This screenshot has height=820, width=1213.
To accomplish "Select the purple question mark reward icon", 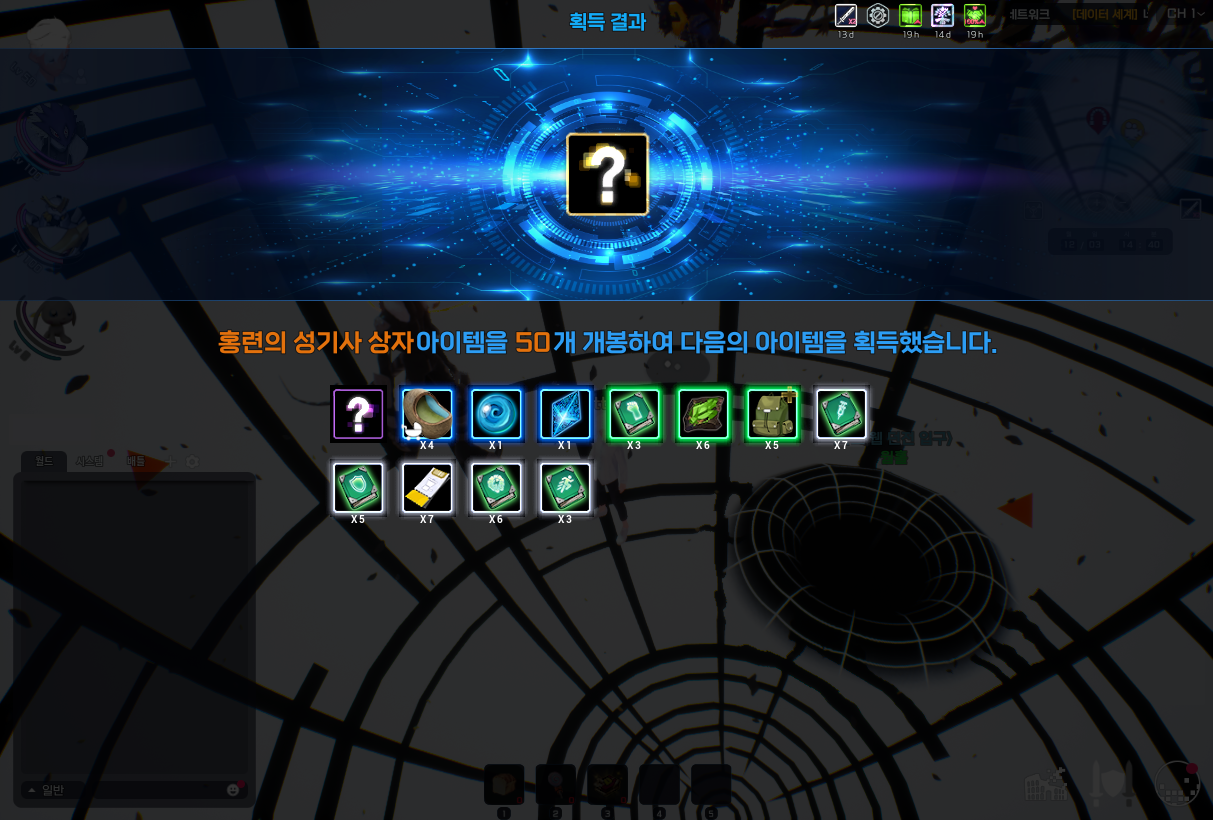I will 358,414.
